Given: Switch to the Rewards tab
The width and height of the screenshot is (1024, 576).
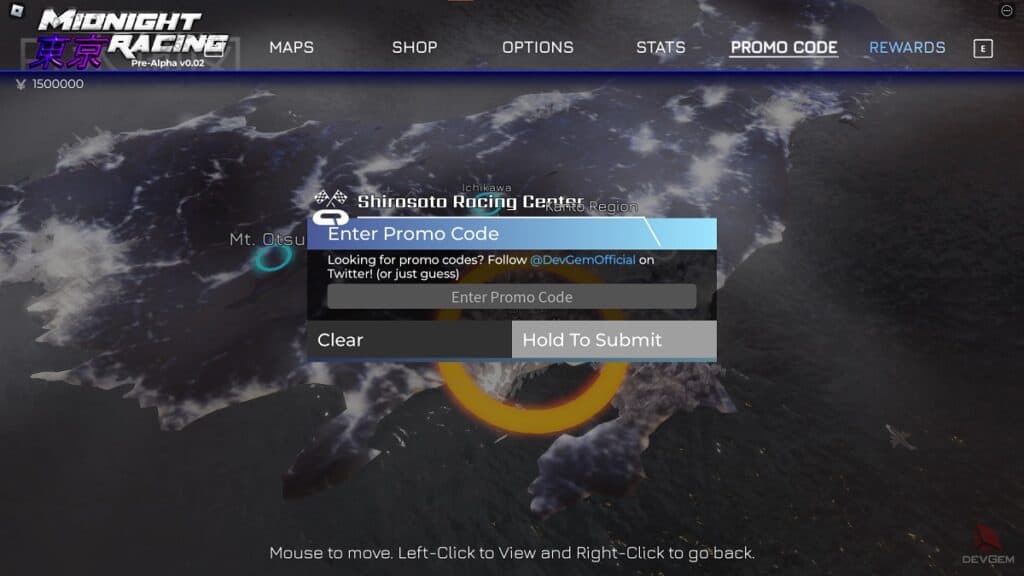Looking at the screenshot, I should point(906,47).
